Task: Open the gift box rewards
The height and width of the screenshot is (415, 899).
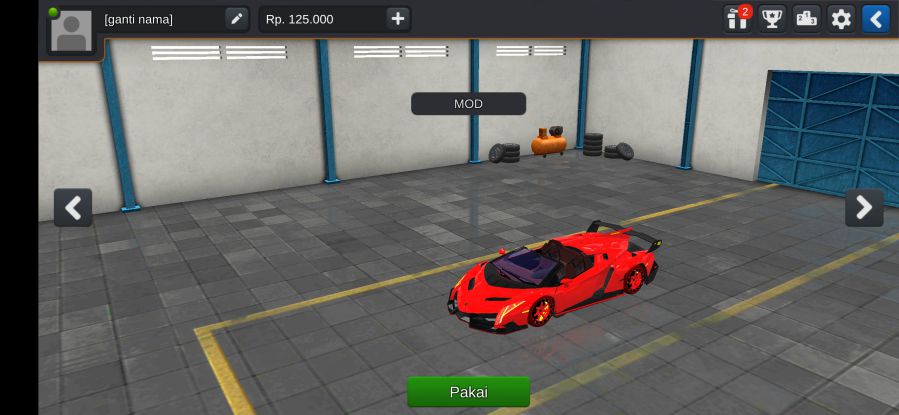Action: click(x=738, y=19)
